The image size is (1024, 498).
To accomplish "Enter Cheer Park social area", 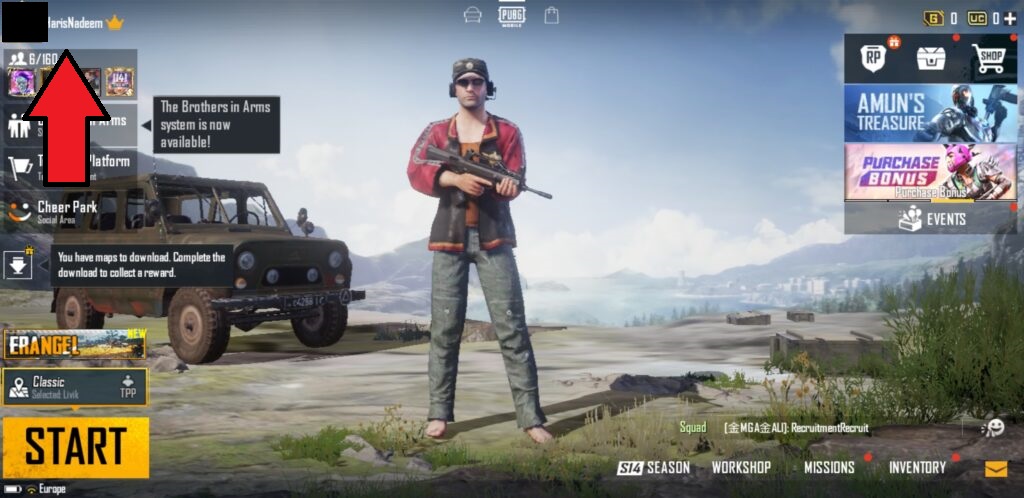I will (x=68, y=211).
